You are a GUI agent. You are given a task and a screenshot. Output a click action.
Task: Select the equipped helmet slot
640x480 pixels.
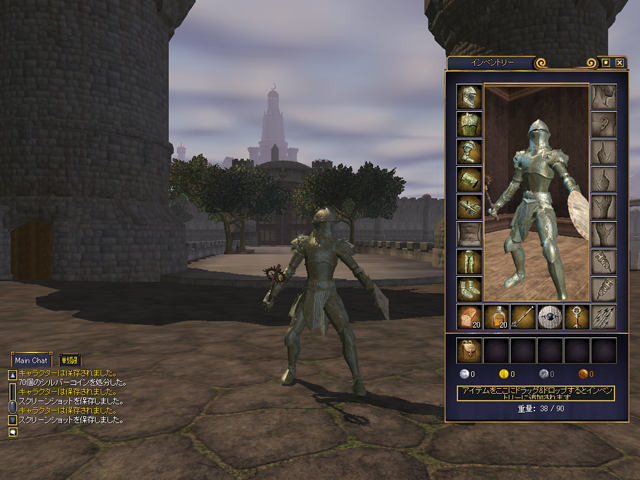pyautogui.click(x=469, y=97)
